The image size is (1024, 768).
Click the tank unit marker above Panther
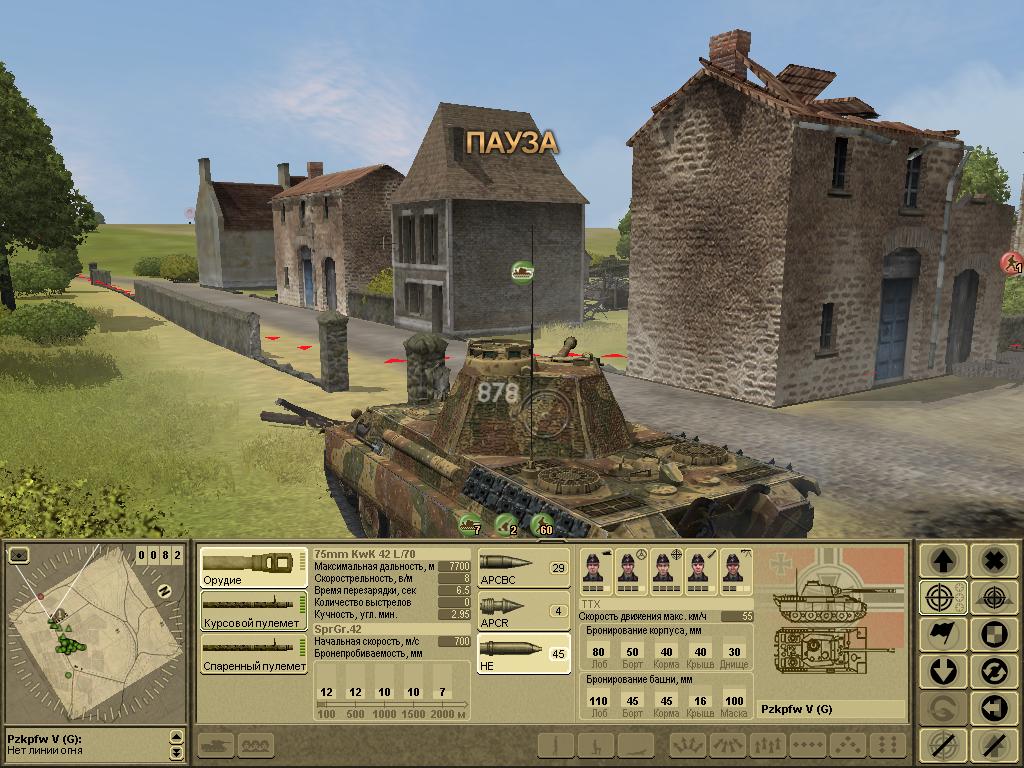tap(521, 271)
